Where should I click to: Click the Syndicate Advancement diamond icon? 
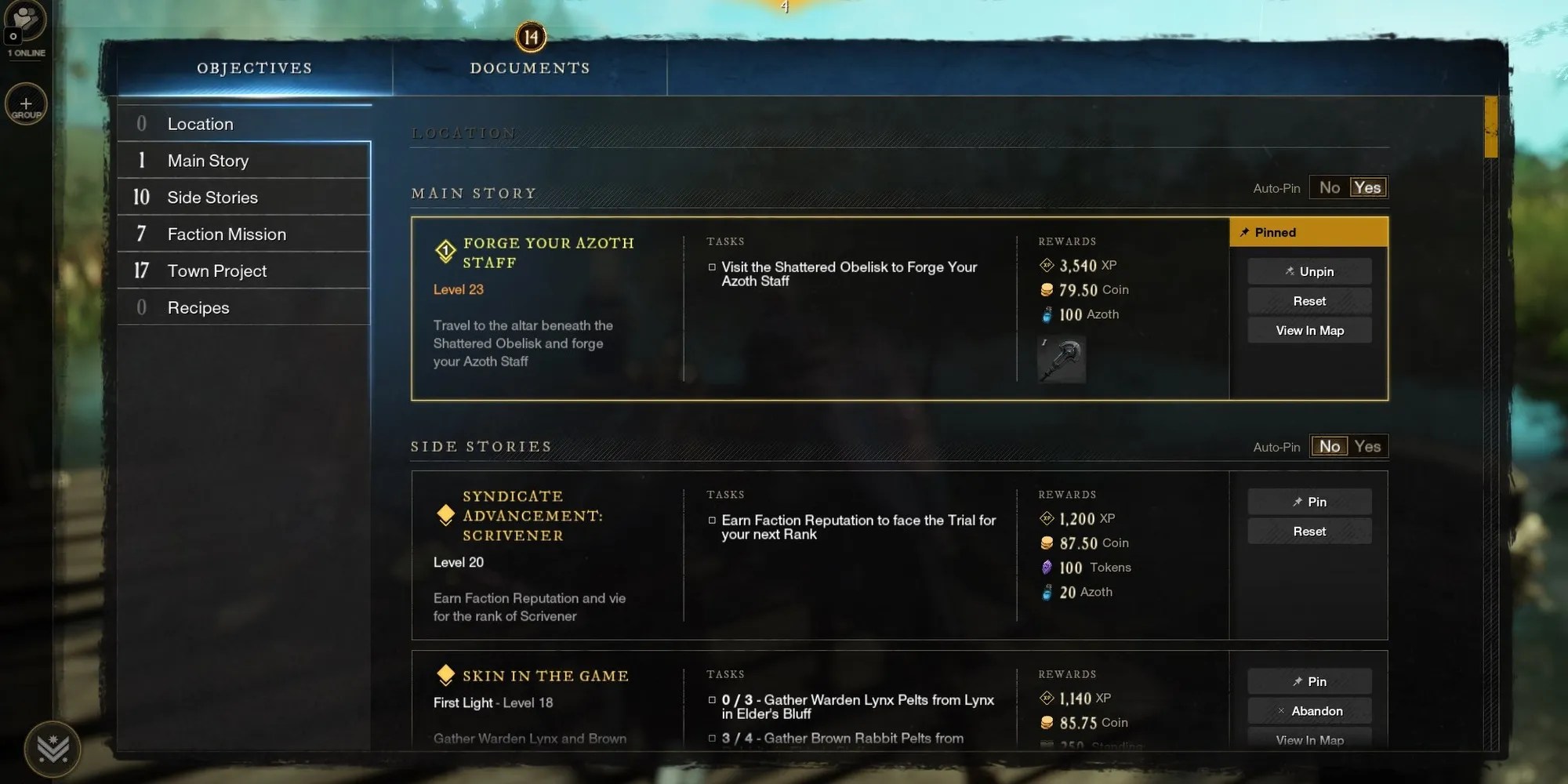pos(445,514)
